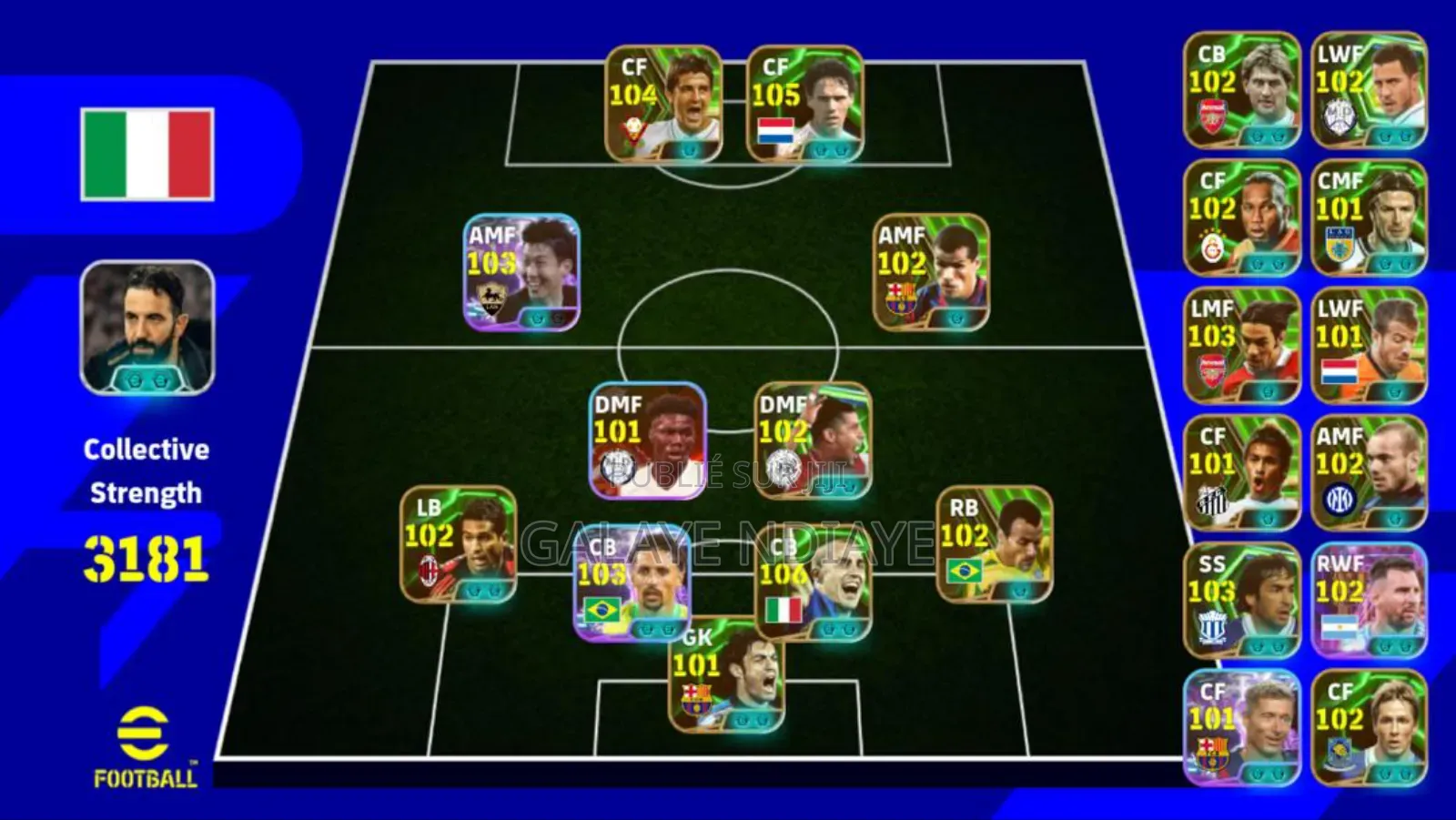Pick the AMF 102 Barcelona card on the pitch

[x=931, y=272]
